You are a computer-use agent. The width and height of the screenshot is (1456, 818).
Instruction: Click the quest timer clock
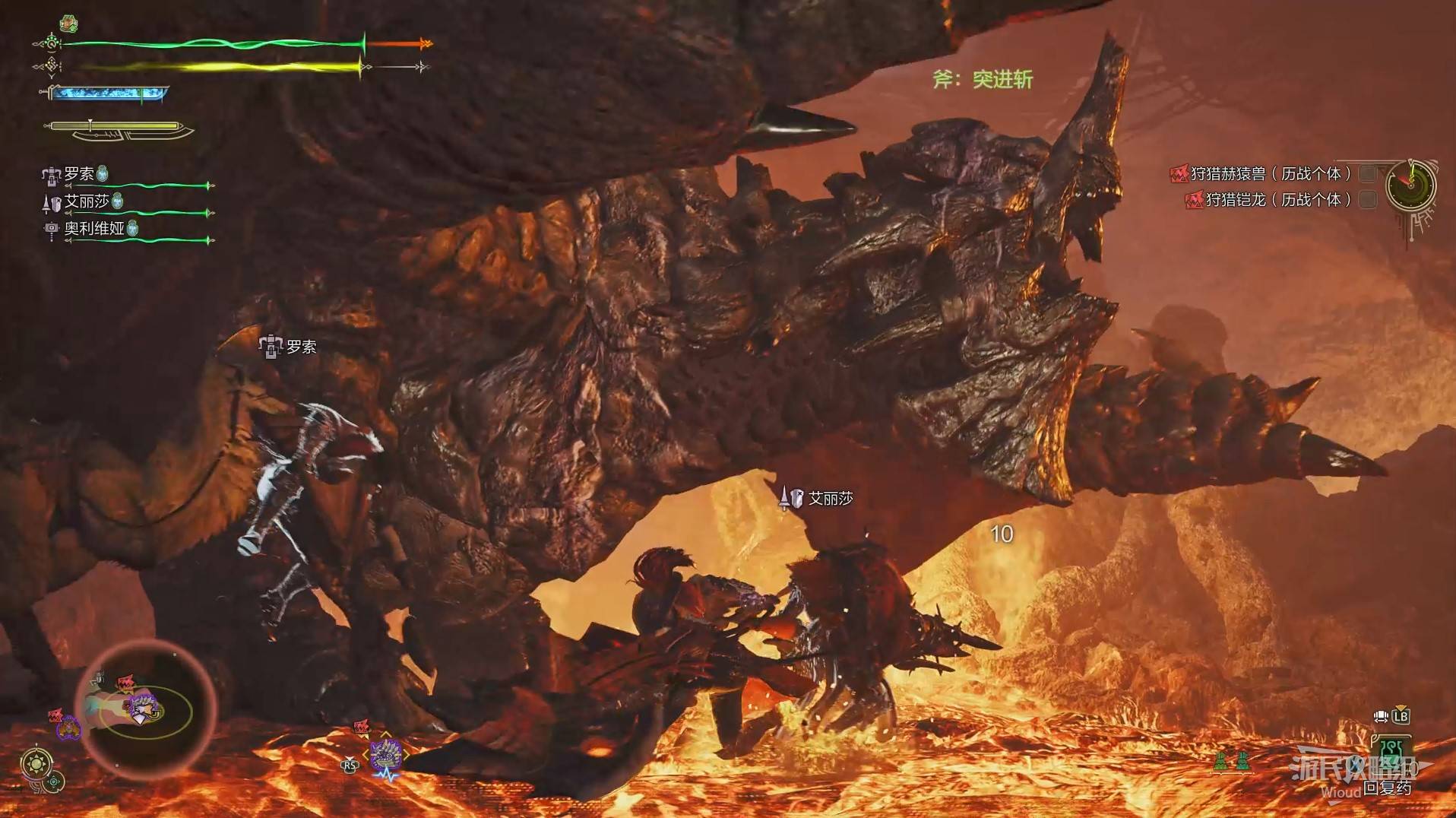1410,185
